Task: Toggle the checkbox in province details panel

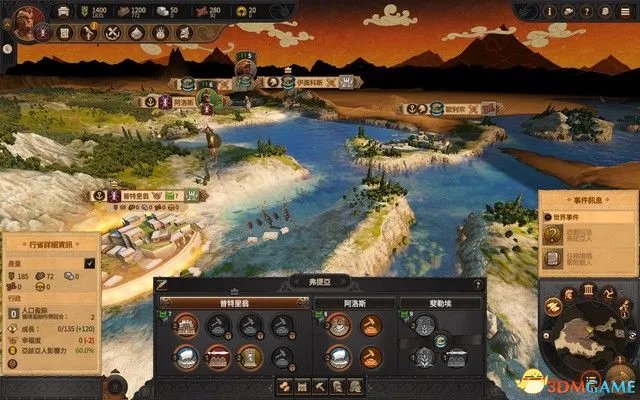Action: 89,263
